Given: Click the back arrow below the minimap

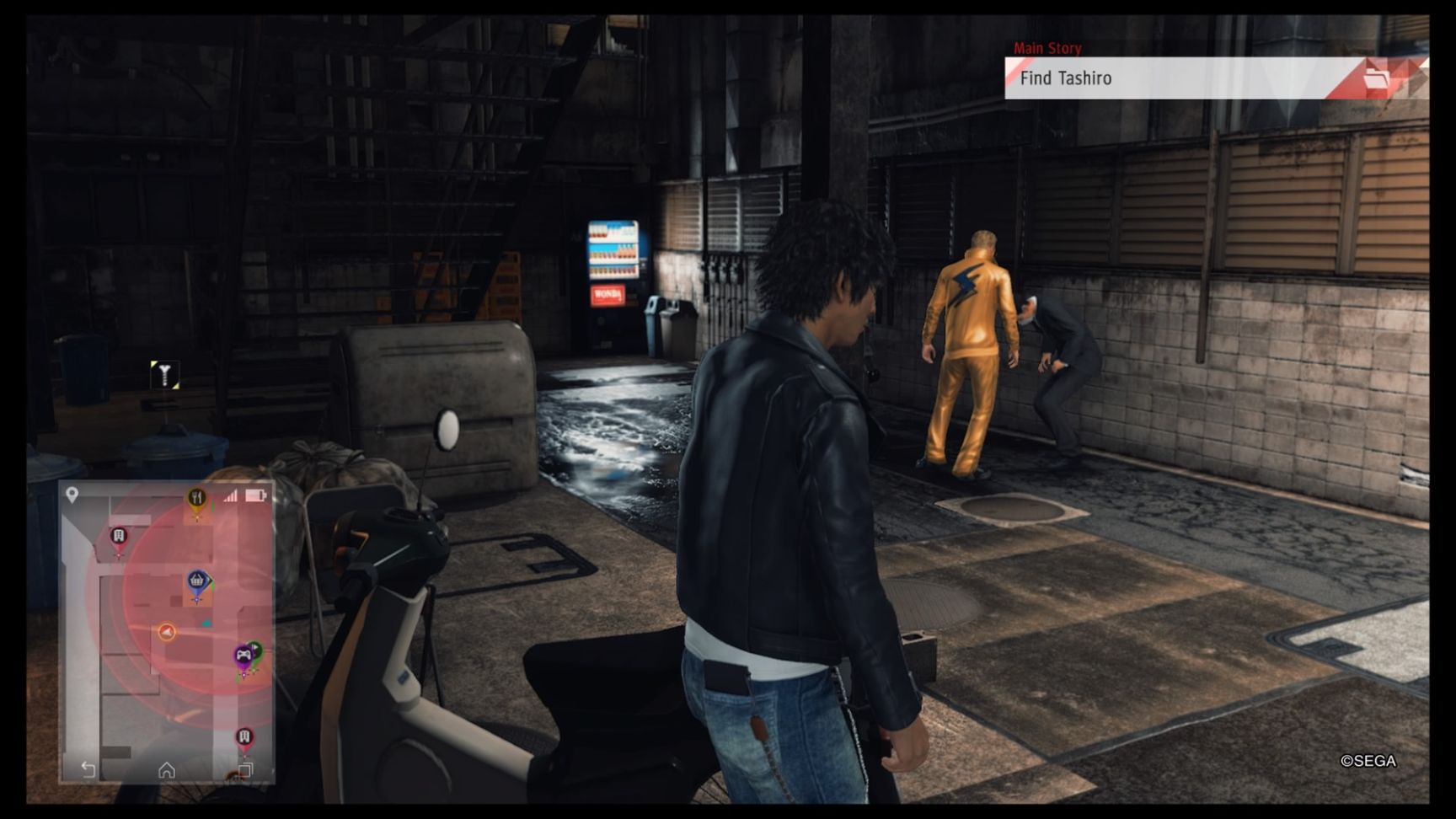Looking at the screenshot, I should [x=88, y=770].
